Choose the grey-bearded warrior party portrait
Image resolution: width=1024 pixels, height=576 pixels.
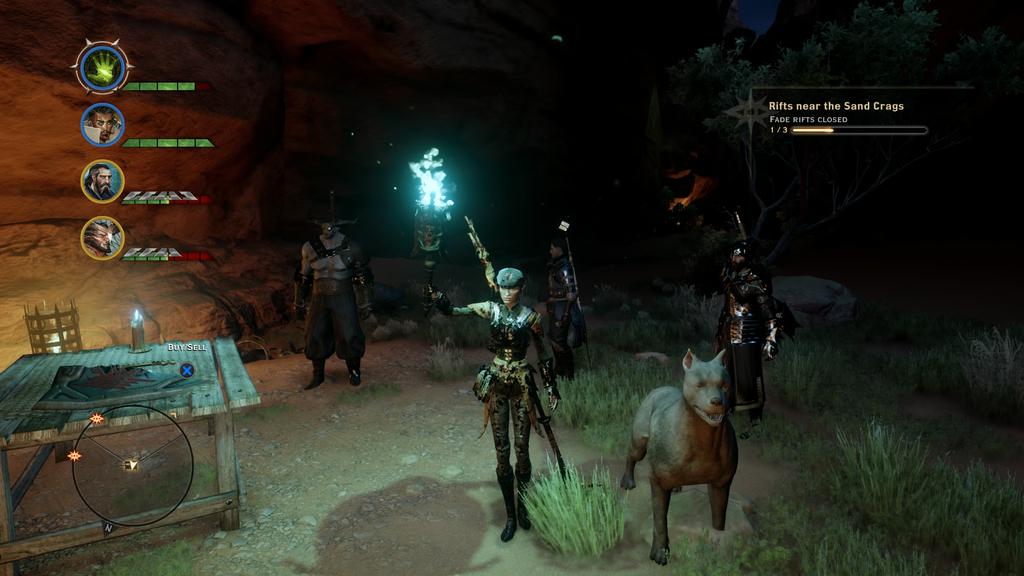[102, 181]
